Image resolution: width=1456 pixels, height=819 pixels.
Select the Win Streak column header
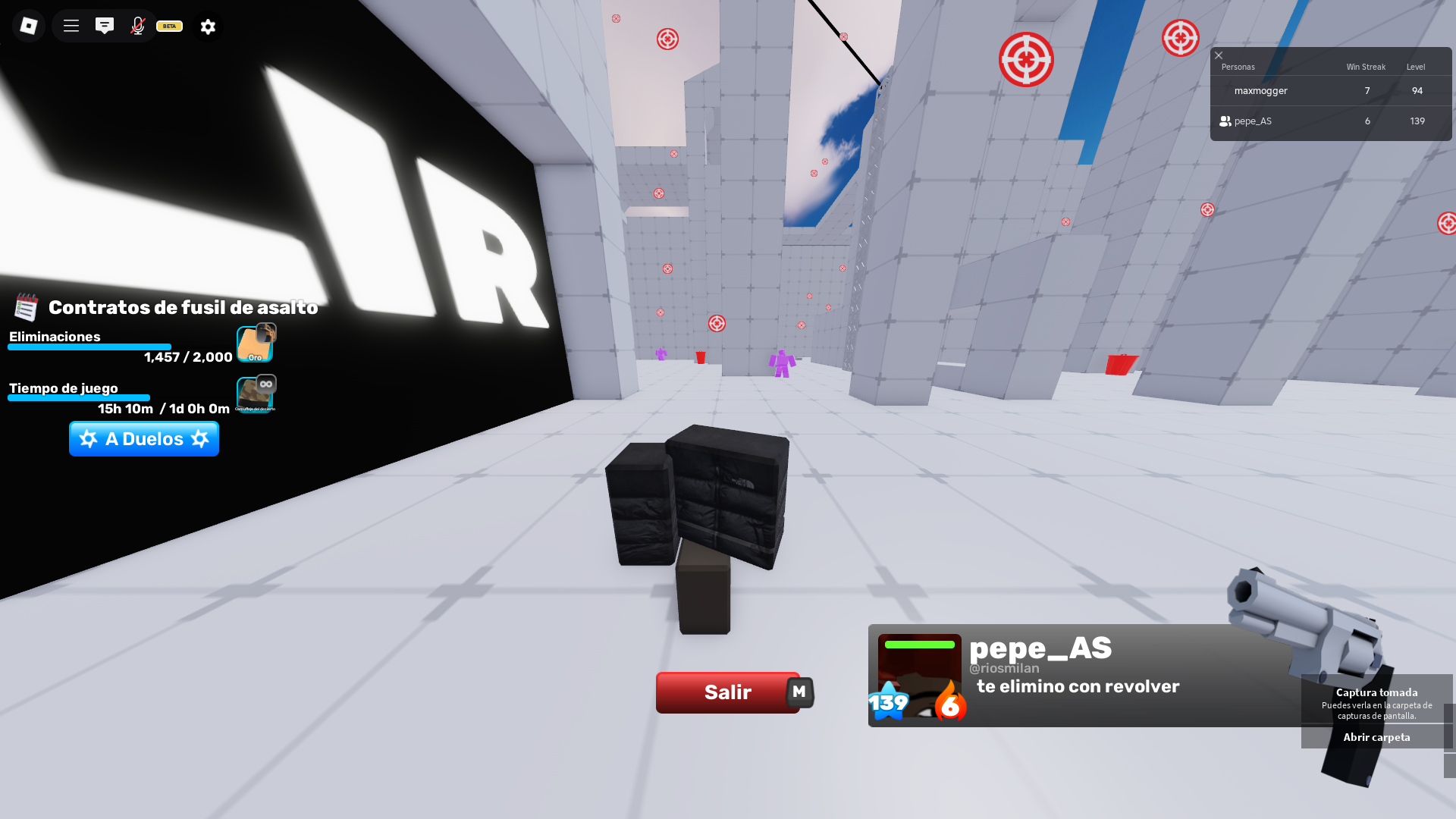click(x=1365, y=67)
